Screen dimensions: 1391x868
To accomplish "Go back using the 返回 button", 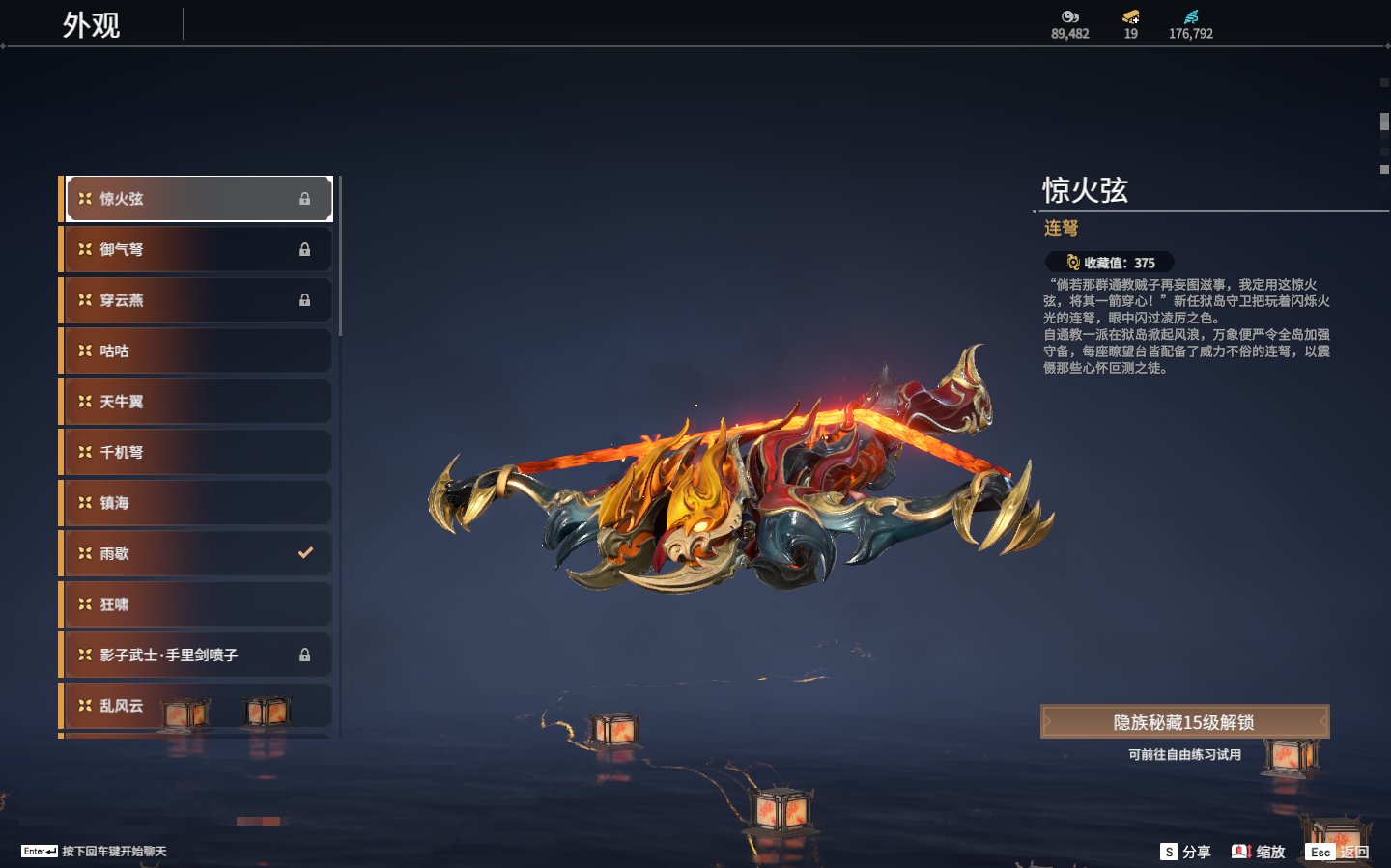I will pos(1338,852).
